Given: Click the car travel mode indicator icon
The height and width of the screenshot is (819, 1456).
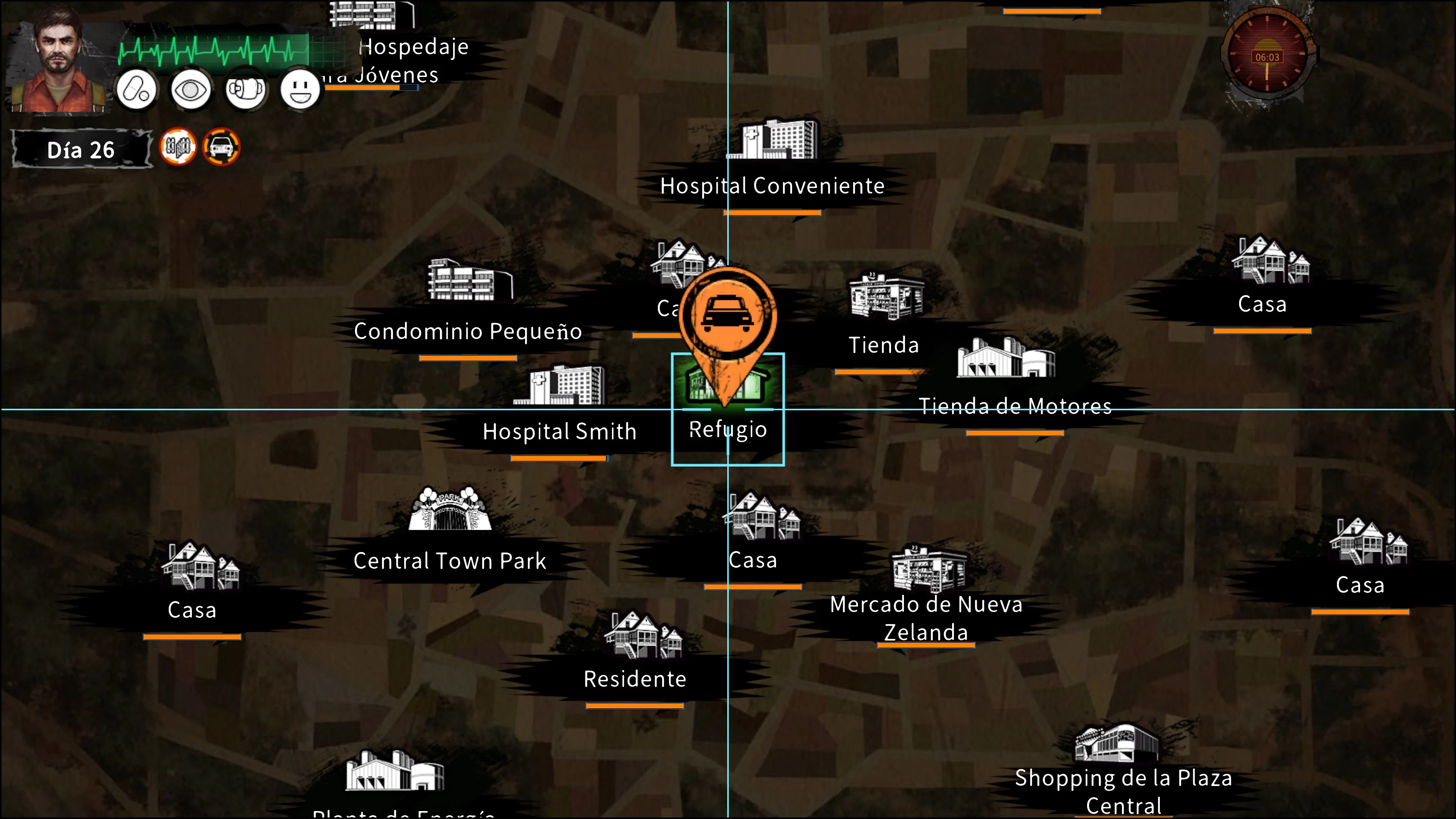Looking at the screenshot, I should pos(220,147).
